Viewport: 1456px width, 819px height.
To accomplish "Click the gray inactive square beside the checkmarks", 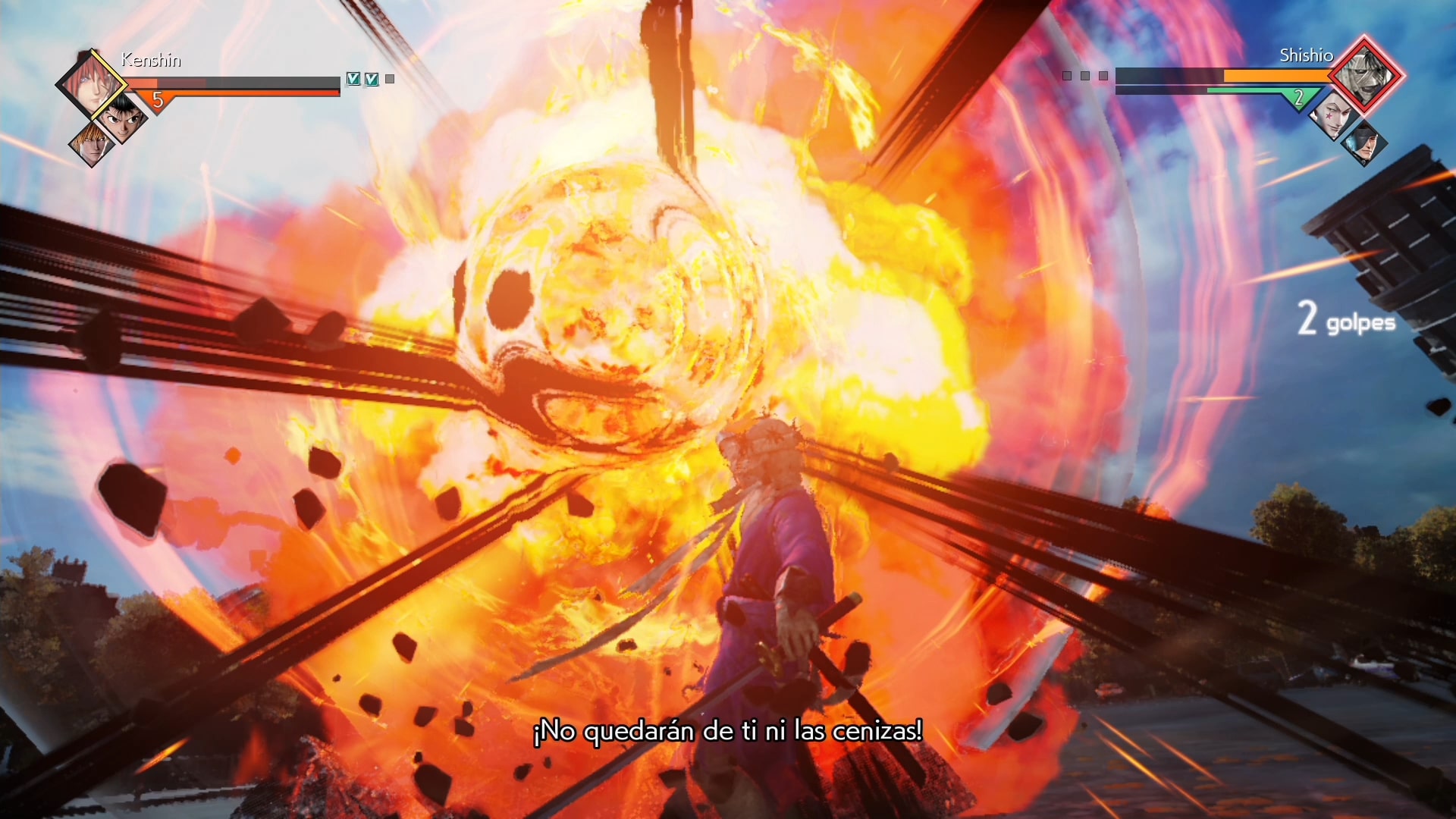I will pyautogui.click(x=389, y=78).
